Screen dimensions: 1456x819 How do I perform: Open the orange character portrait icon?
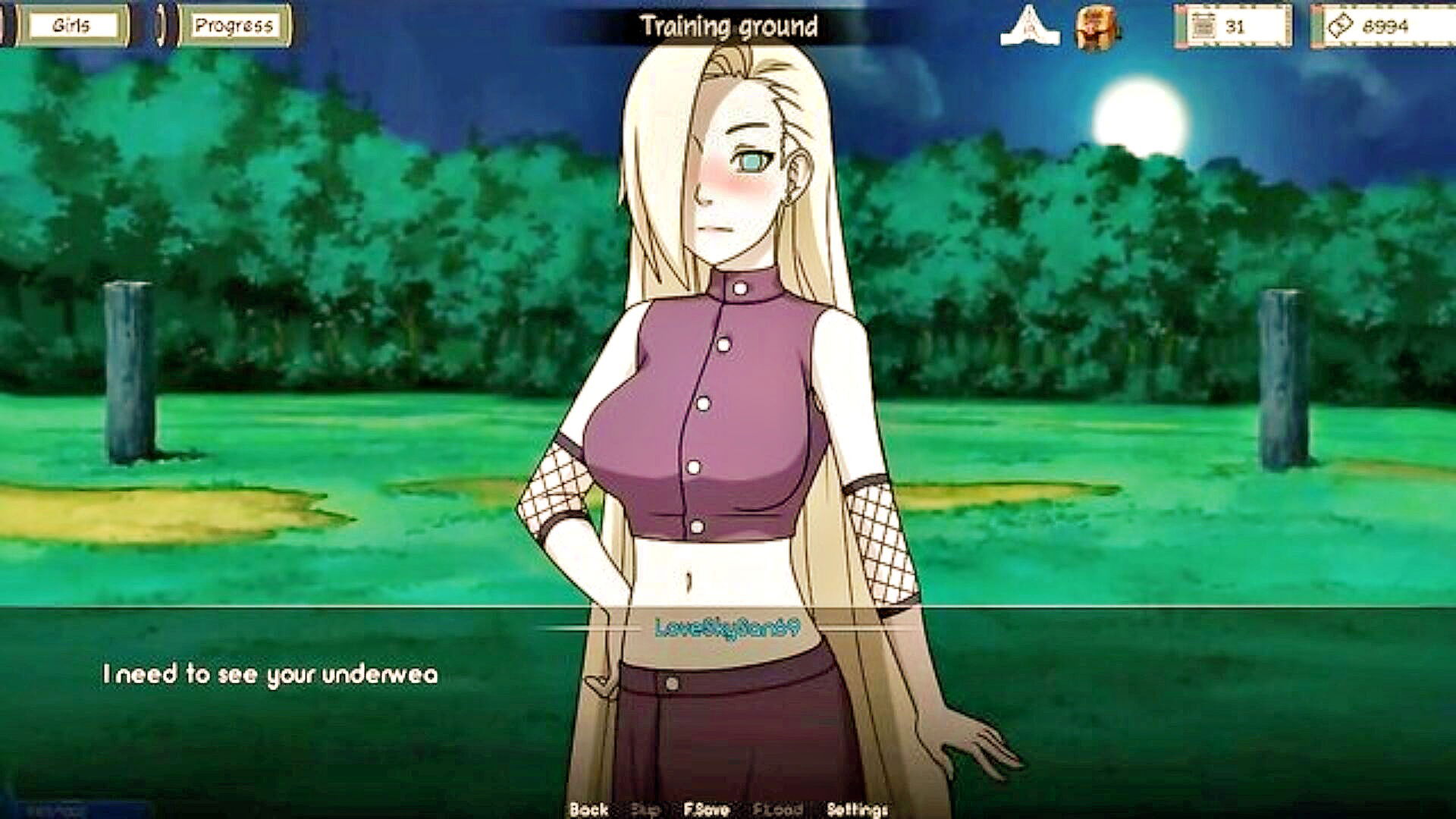[x=1094, y=29]
